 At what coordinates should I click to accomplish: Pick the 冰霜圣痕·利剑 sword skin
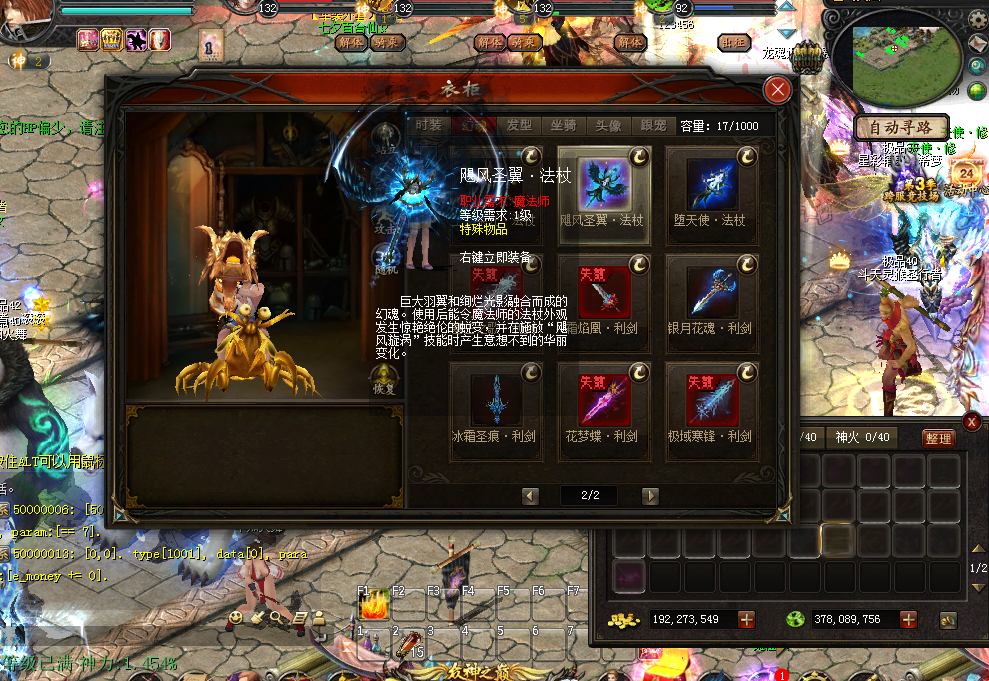[496, 404]
